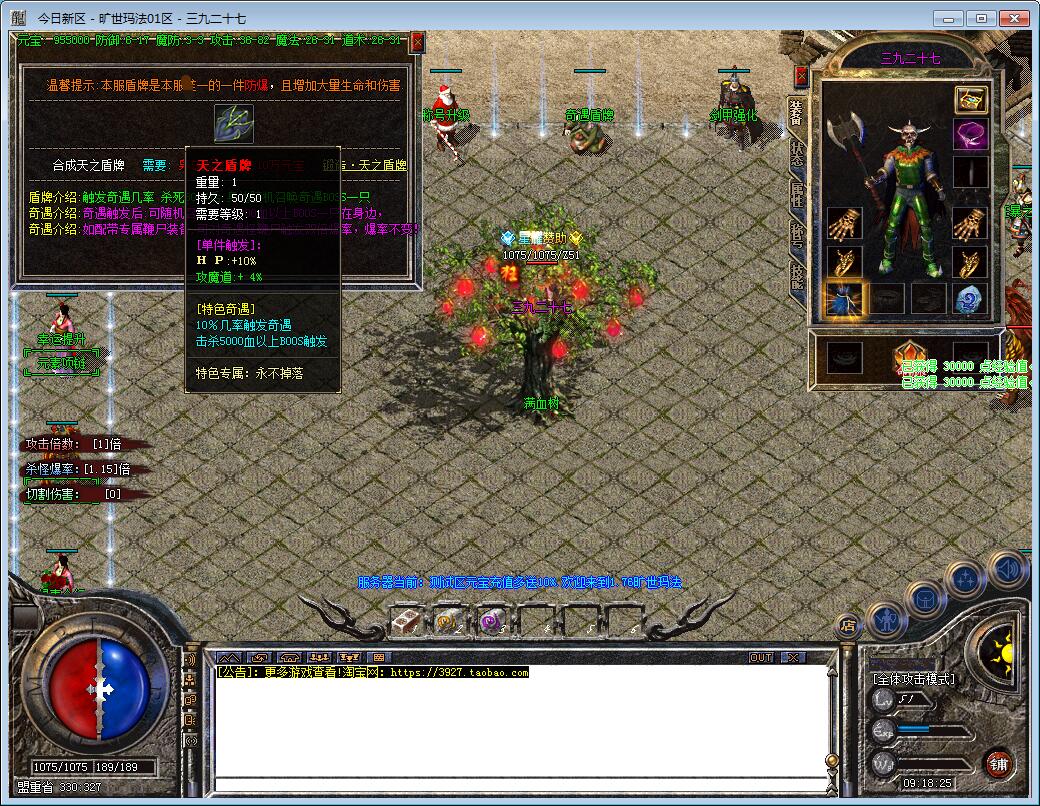Show the 技能 skills tab
The height and width of the screenshot is (806, 1040).
pyautogui.click(x=797, y=275)
